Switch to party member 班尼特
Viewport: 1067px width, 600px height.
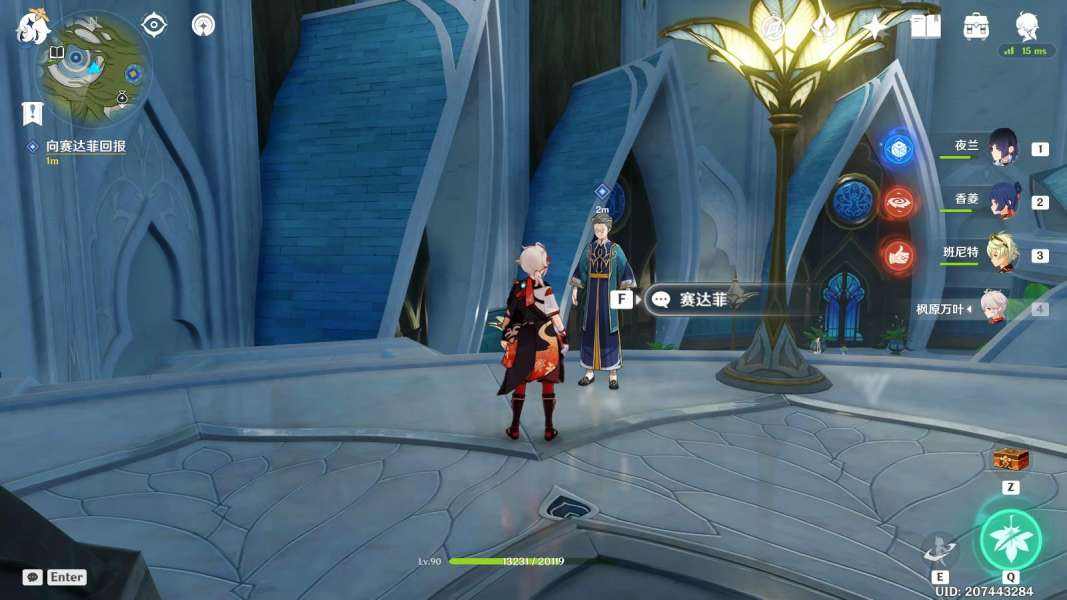coord(1001,254)
